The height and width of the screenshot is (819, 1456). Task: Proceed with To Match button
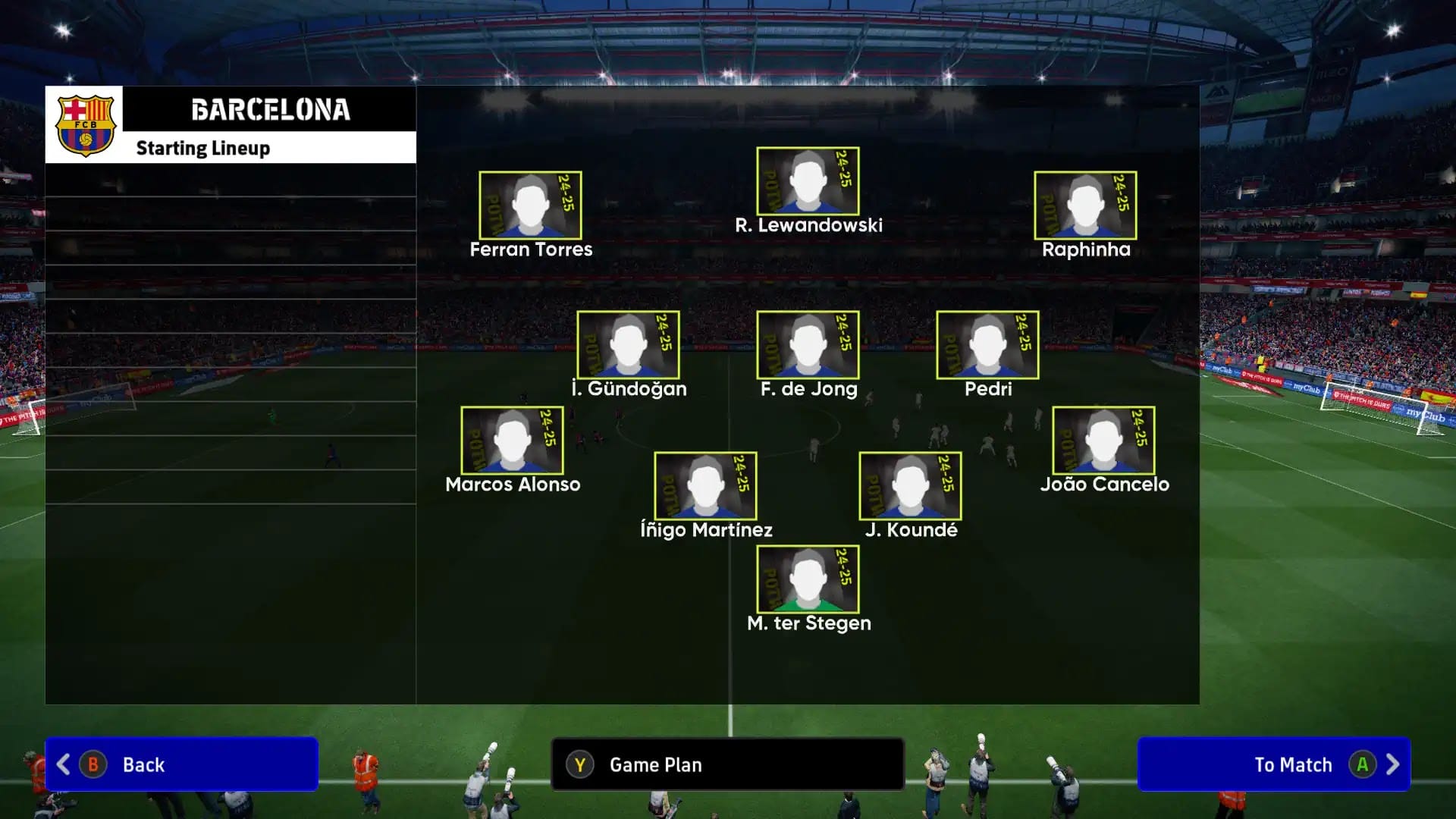coord(1274,764)
